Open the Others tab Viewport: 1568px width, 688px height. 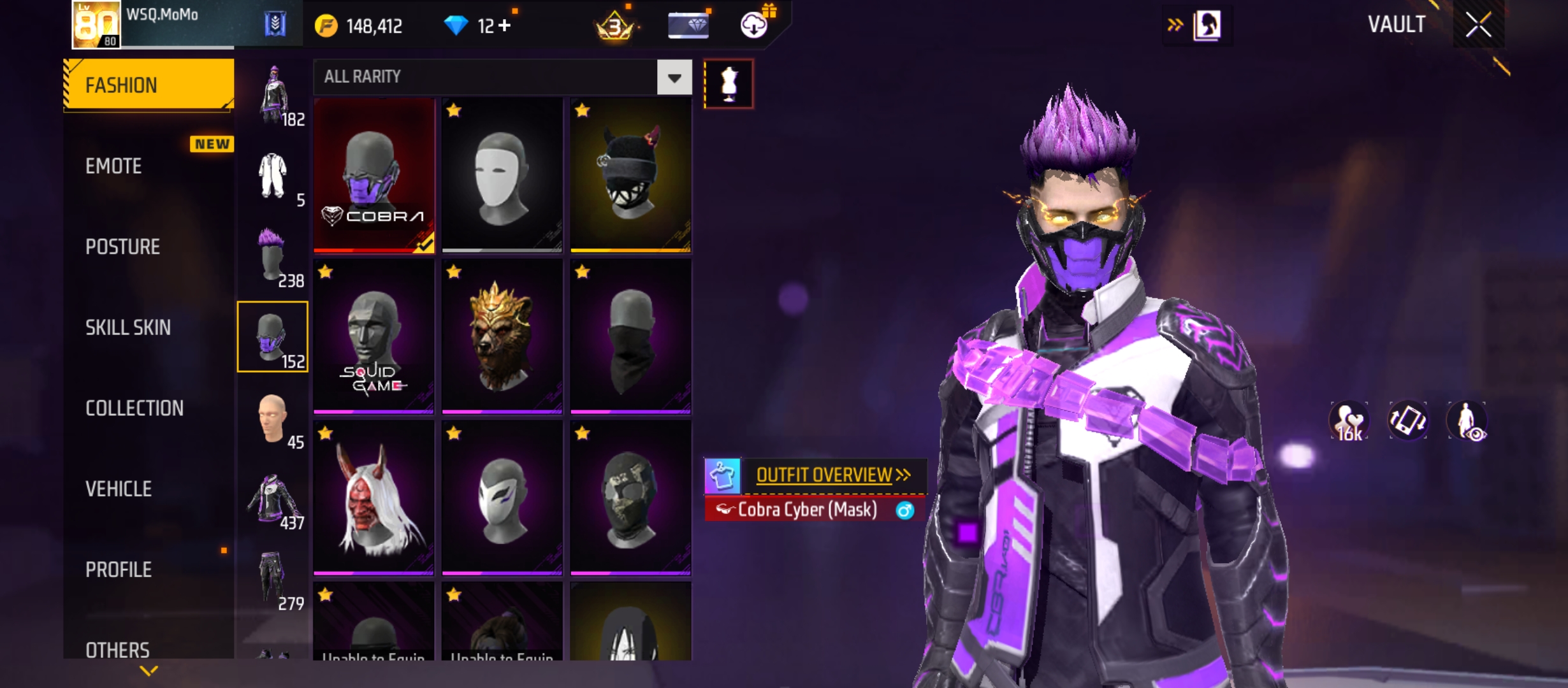(x=117, y=650)
